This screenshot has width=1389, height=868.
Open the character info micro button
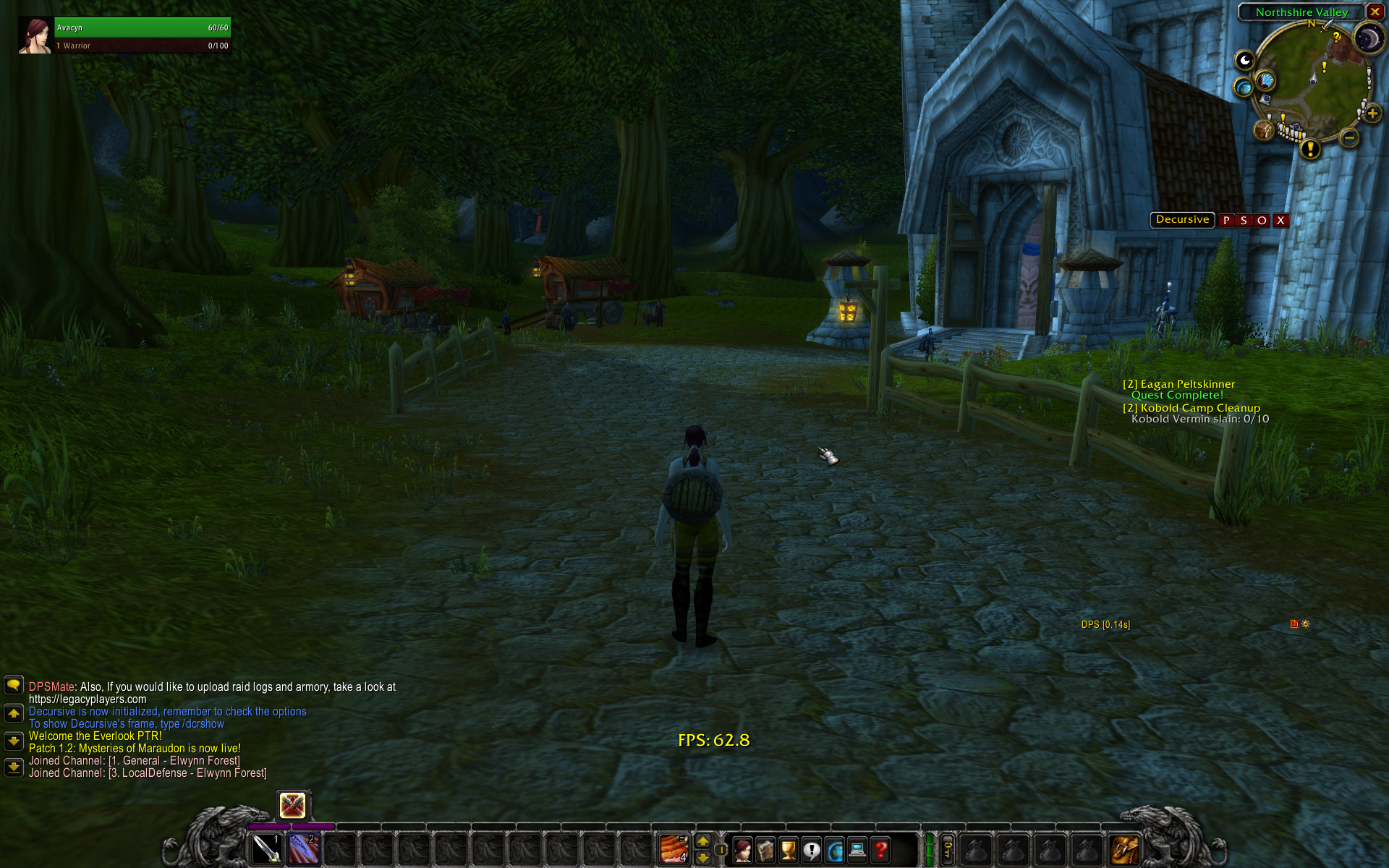(x=742, y=850)
